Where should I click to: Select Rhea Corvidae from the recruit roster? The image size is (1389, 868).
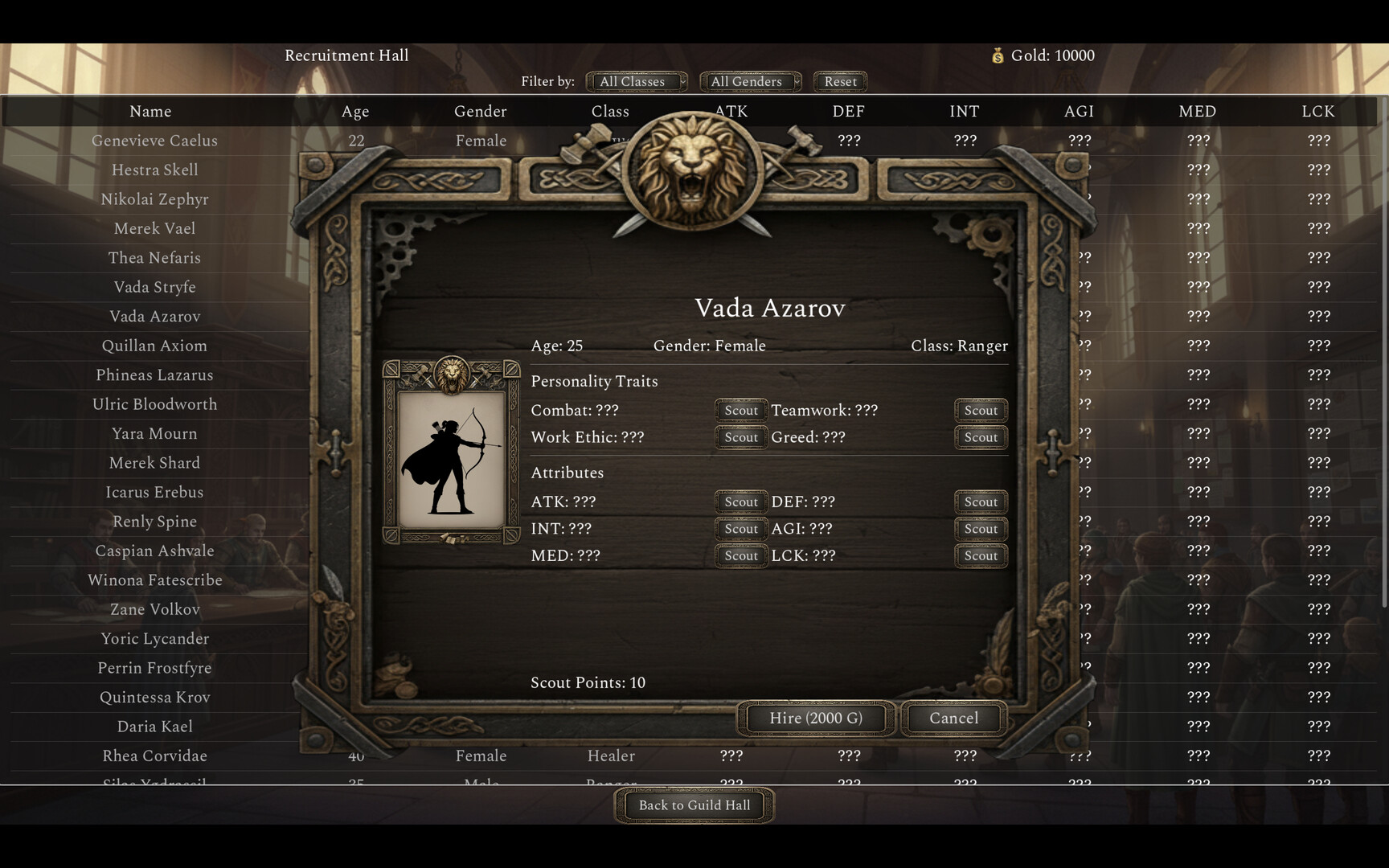click(155, 755)
